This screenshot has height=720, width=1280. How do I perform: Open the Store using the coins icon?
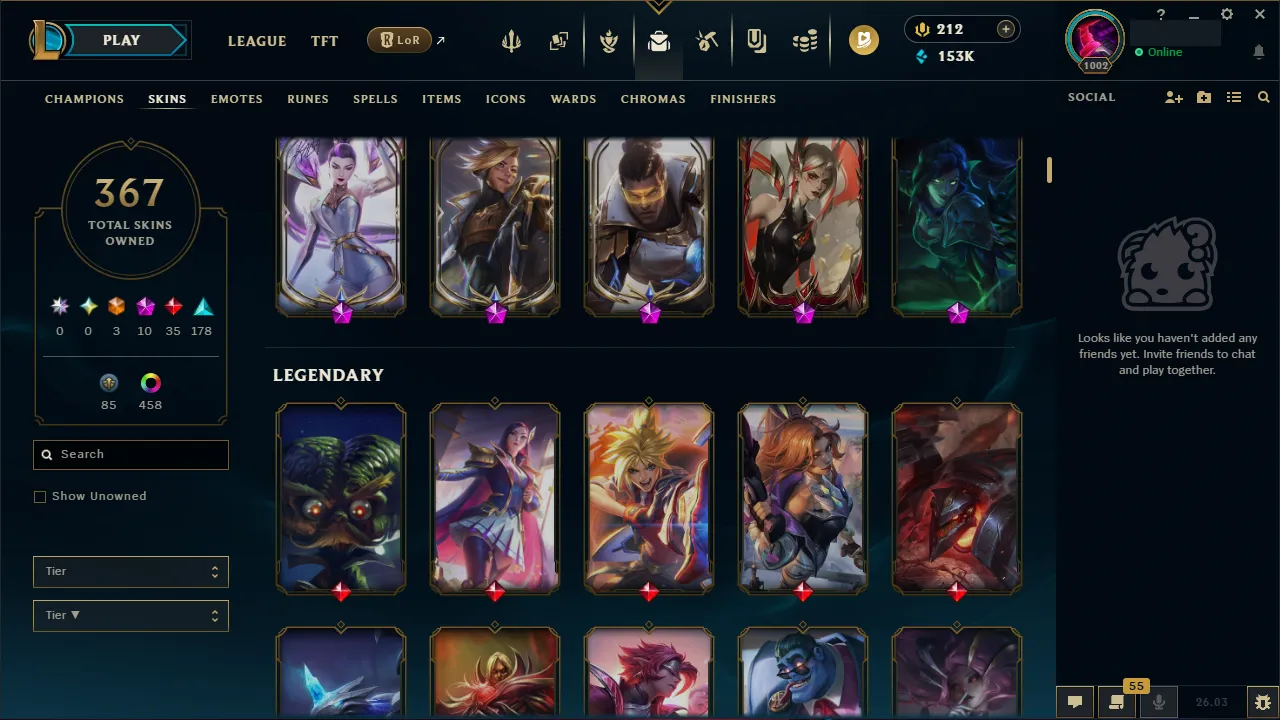(x=804, y=40)
